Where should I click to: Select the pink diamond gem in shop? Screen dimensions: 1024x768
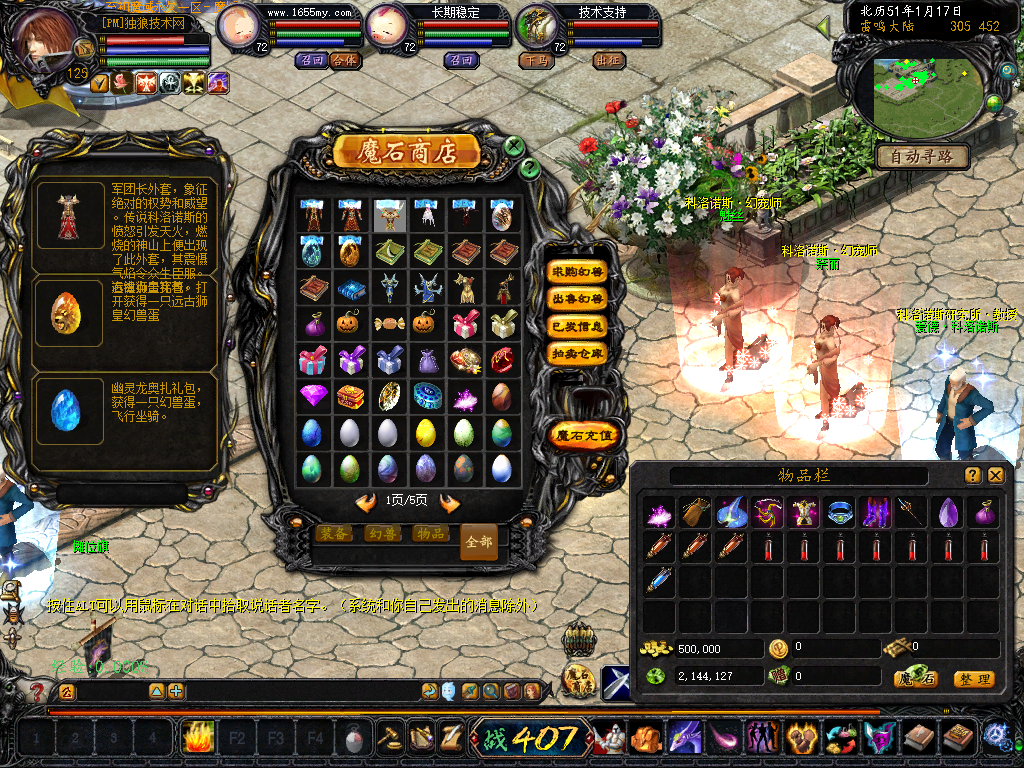(x=313, y=396)
